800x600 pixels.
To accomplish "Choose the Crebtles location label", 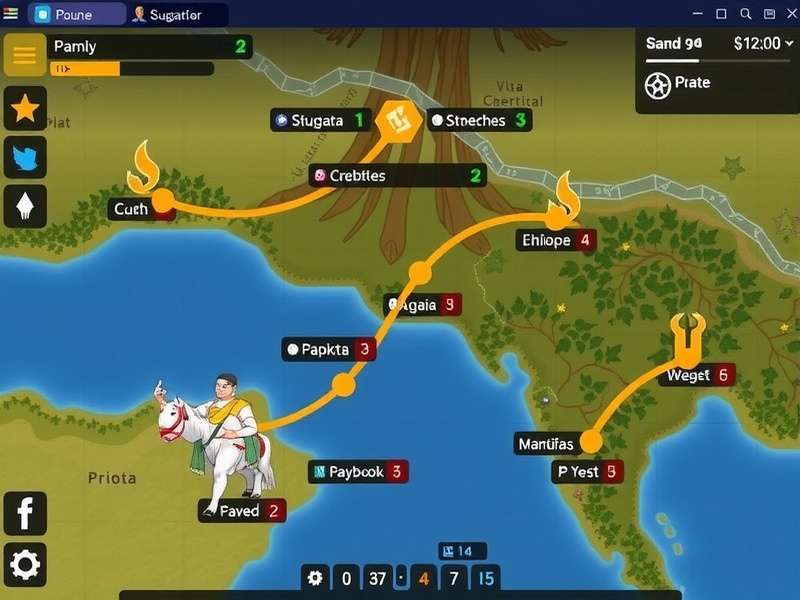I will pos(397,176).
